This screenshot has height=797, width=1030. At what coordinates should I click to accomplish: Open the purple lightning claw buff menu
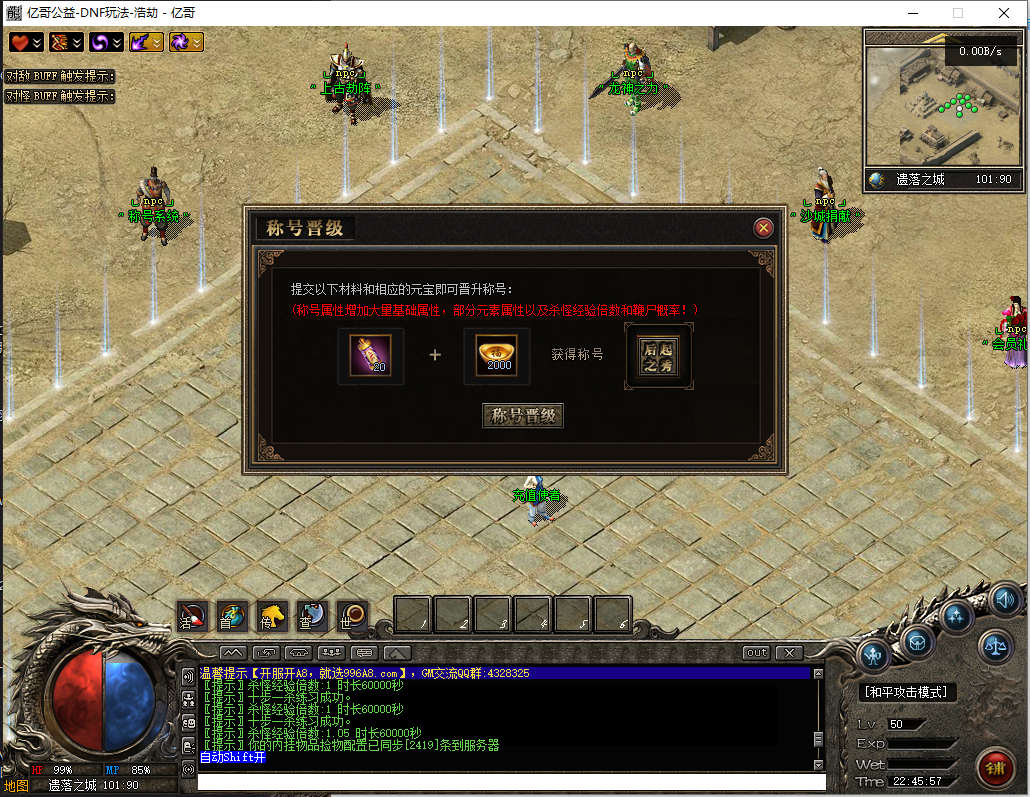[x=146, y=42]
